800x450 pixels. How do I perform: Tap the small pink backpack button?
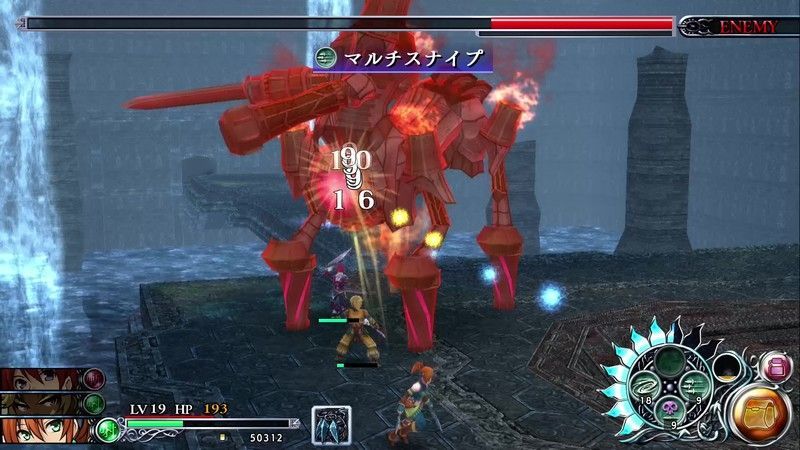pos(776,367)
